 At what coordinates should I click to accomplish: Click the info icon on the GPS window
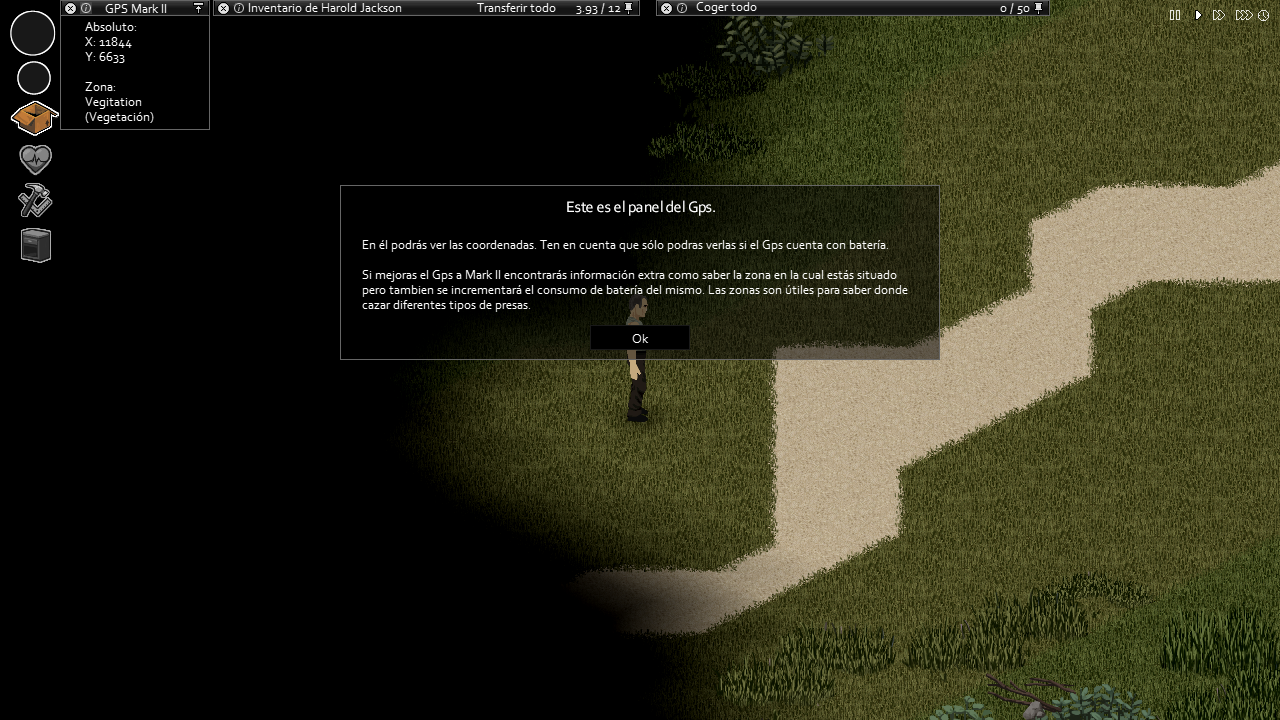pyautogui.click(x=84, y=8)
